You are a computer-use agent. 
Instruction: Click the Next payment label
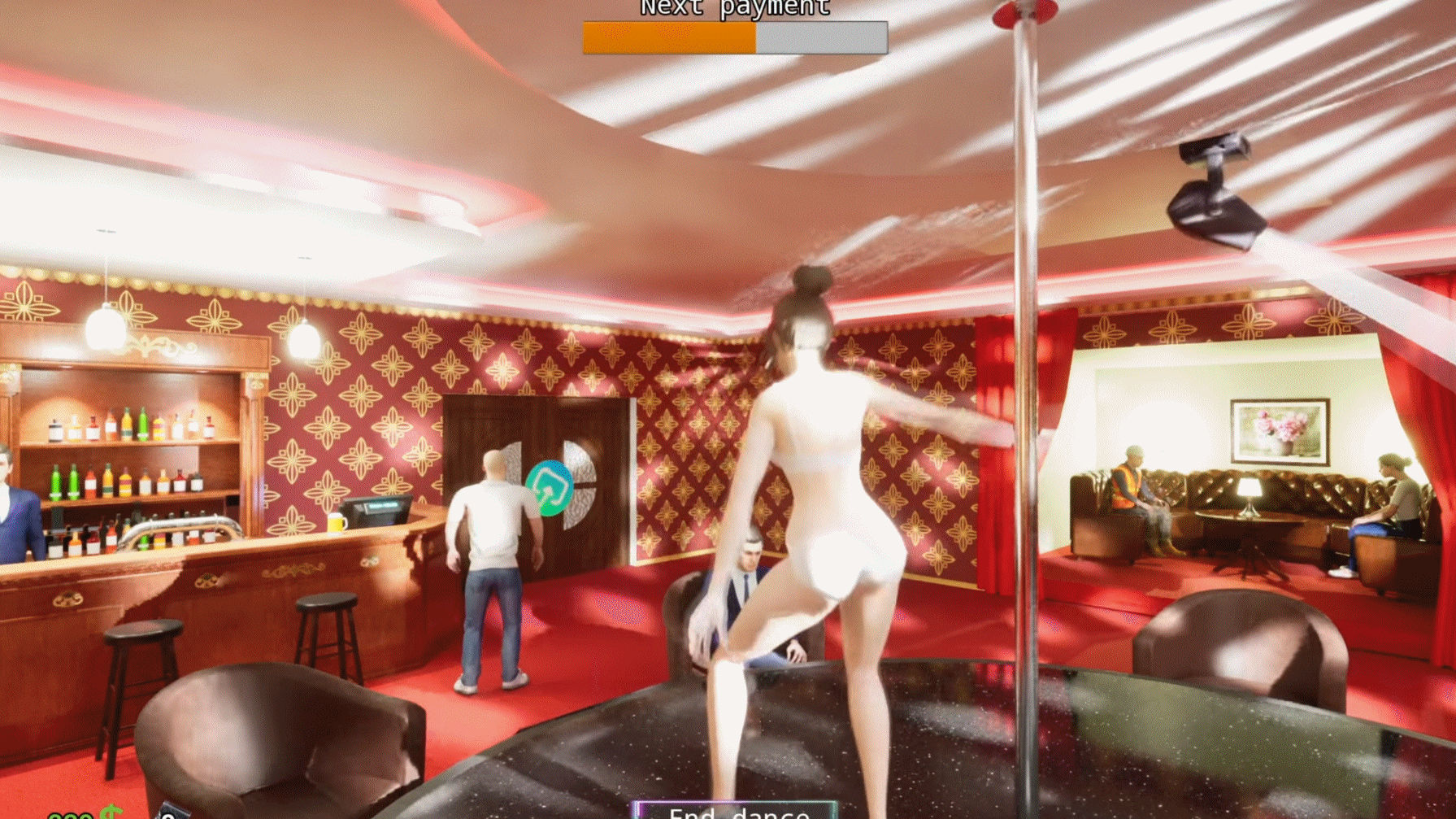click(732, 8)
